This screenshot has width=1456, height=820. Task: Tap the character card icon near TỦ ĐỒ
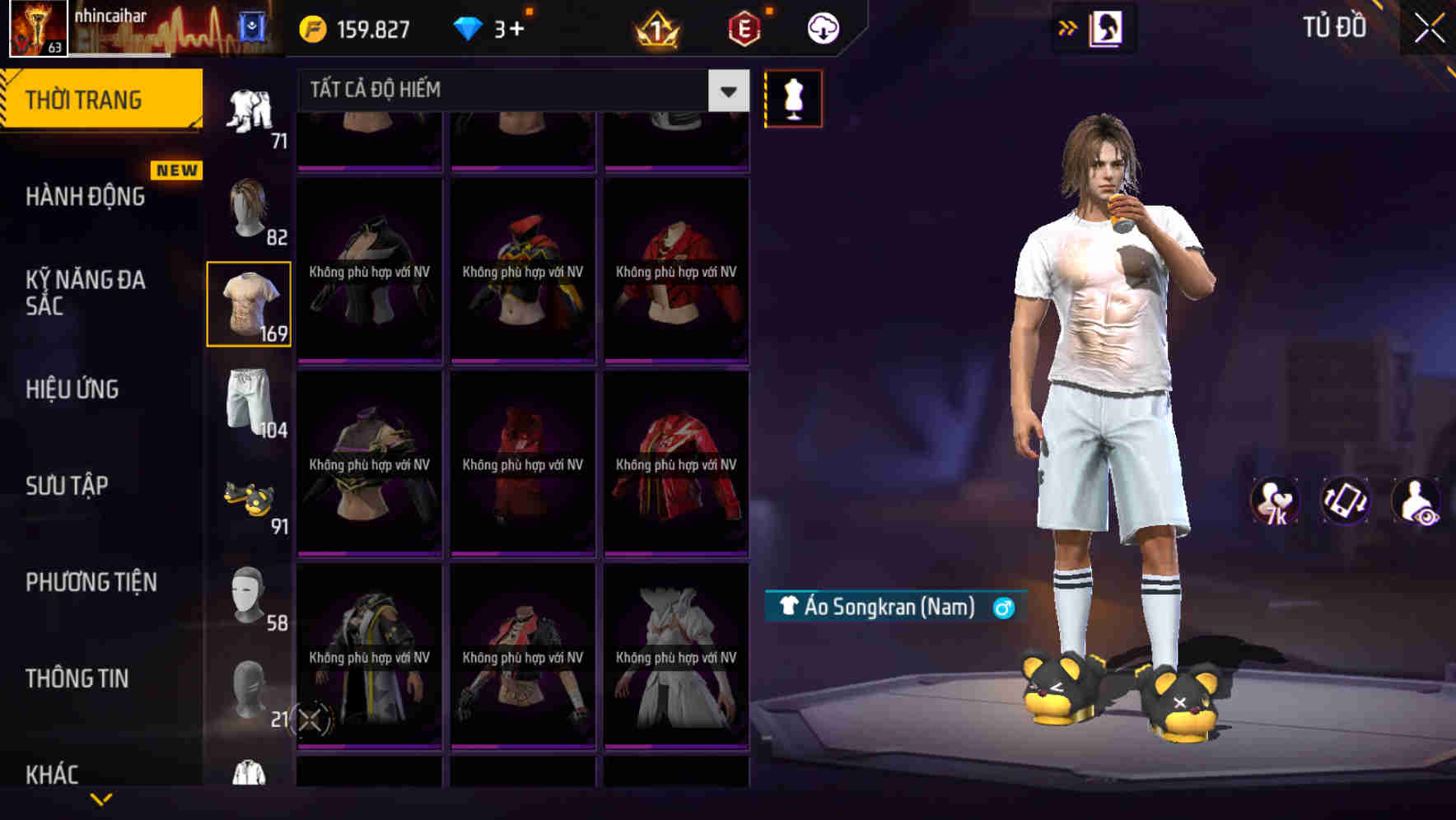tap(1106, 27)
